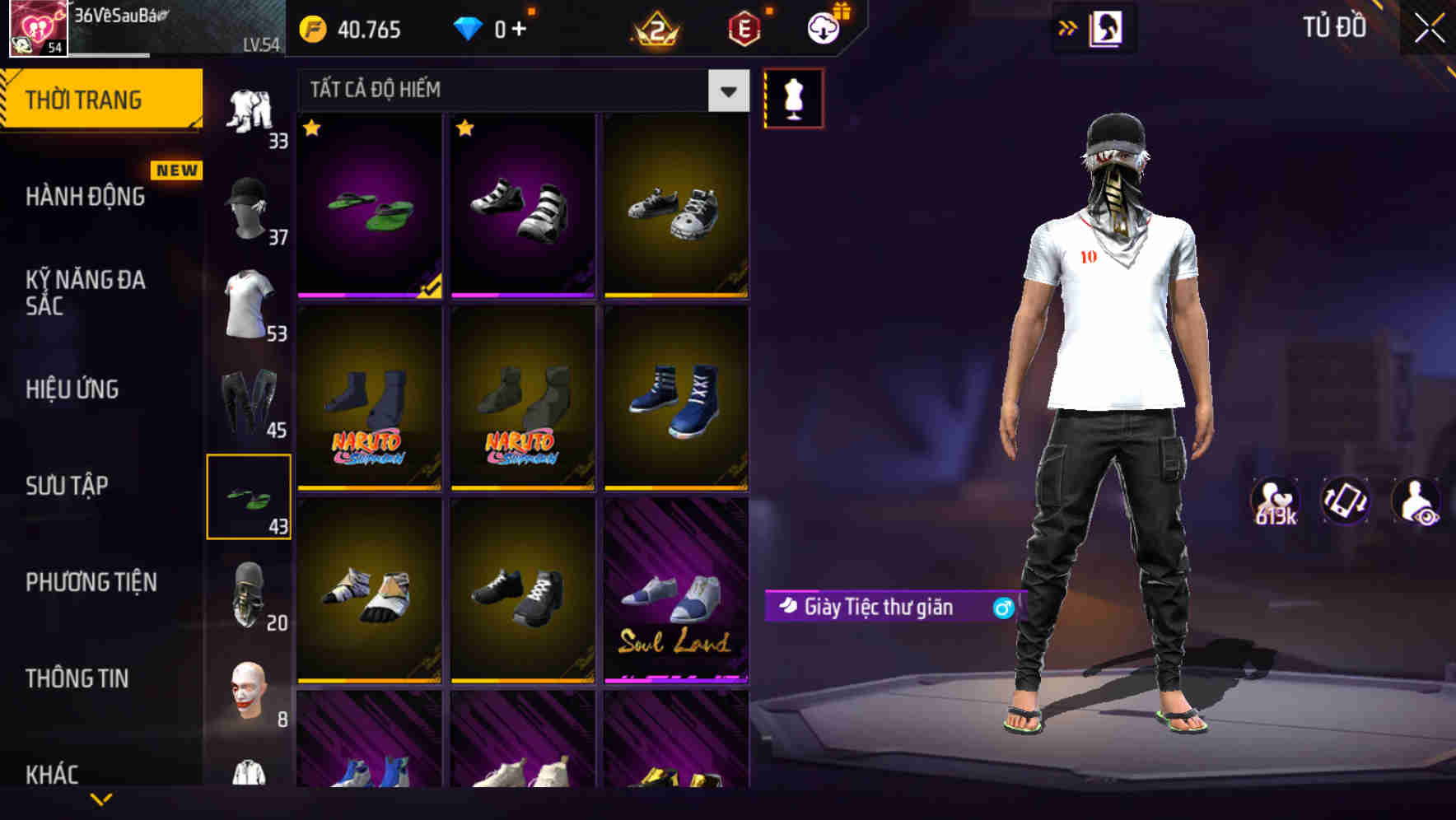Click the cloud gift download icon
Viewport: 1456px width, 820px height.
click(x=823, y=27)
